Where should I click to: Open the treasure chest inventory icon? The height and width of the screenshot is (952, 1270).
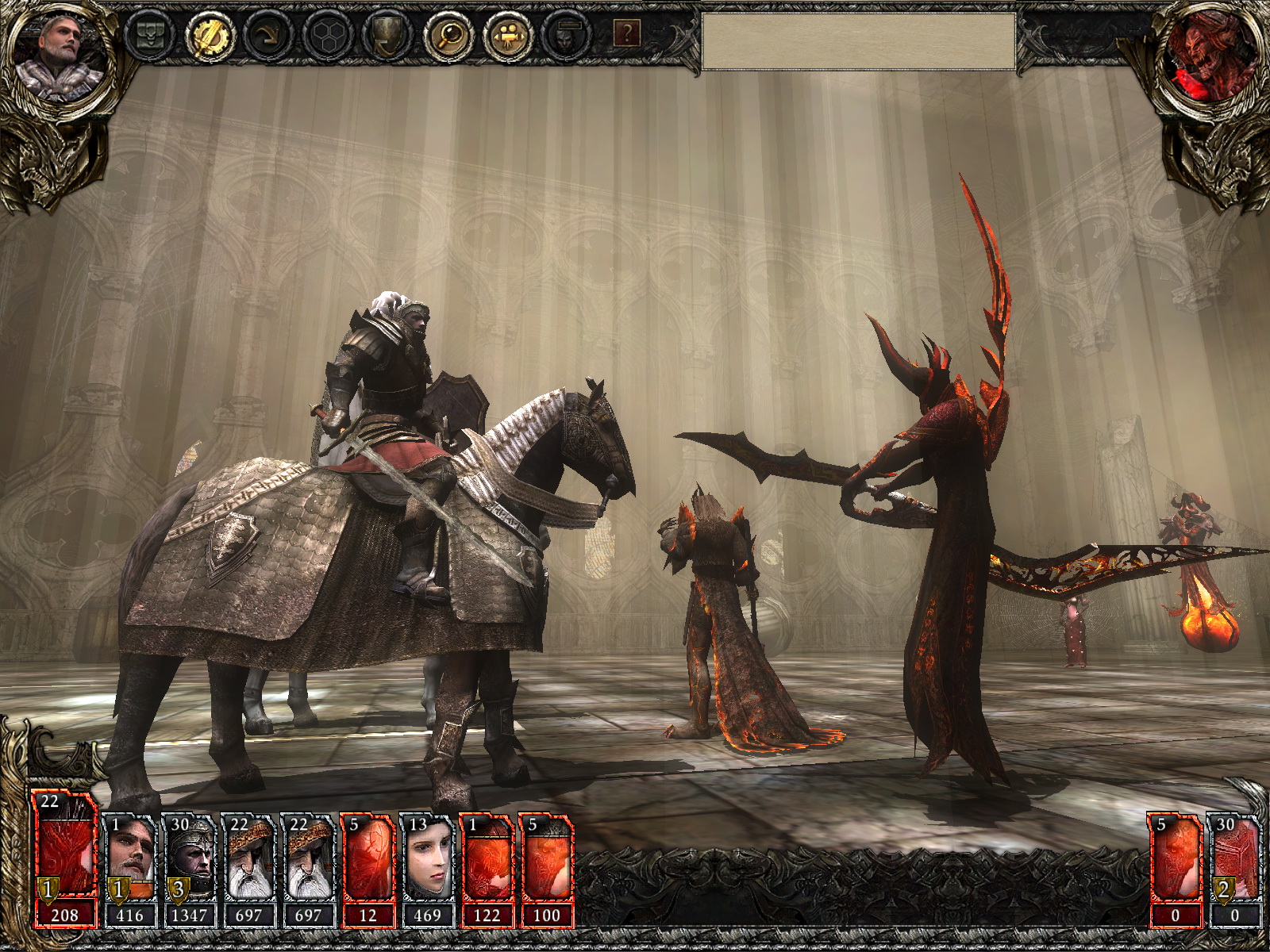click(150, 35)
